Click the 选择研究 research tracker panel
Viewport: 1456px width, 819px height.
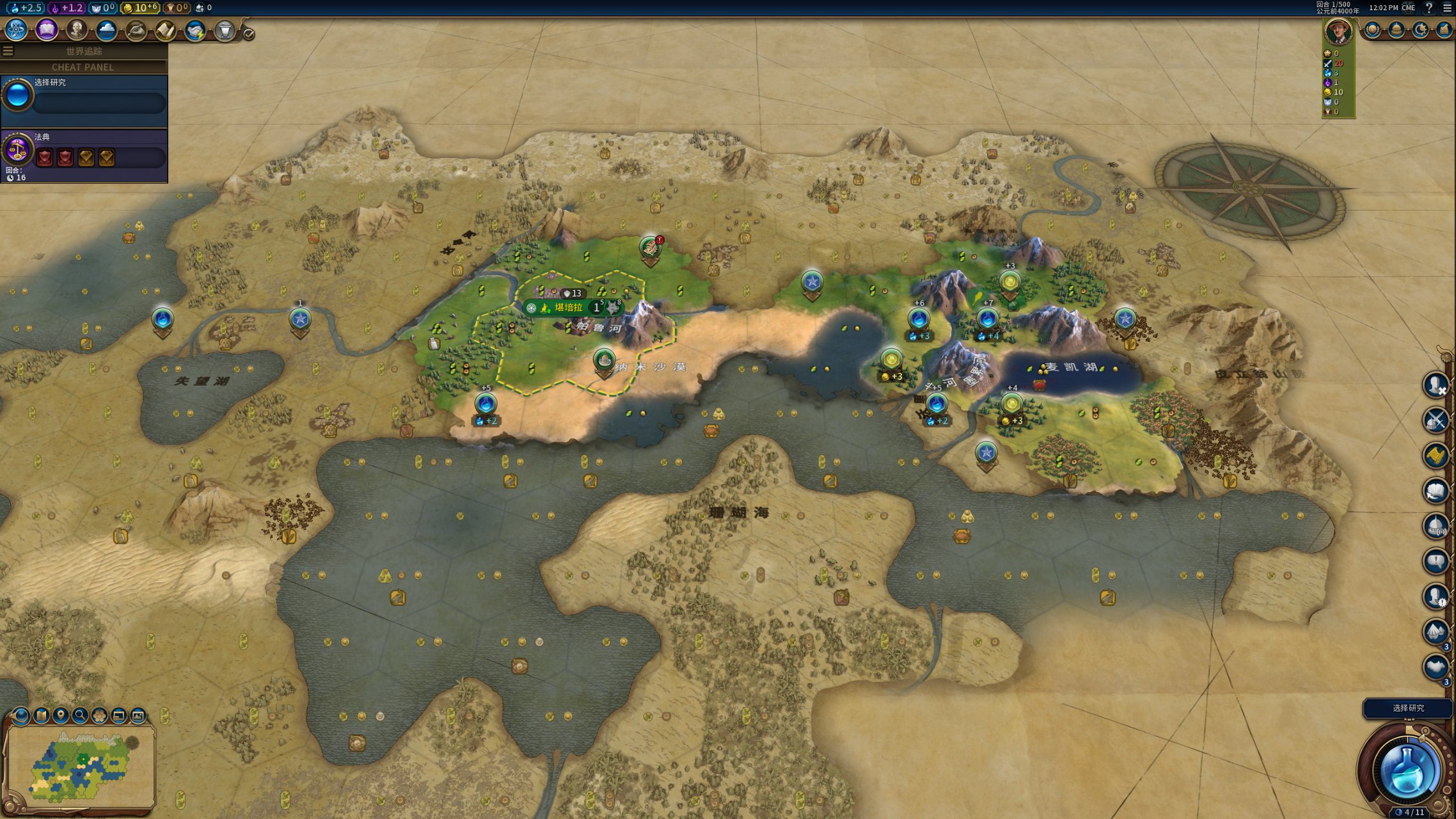[x=84, y=99]
